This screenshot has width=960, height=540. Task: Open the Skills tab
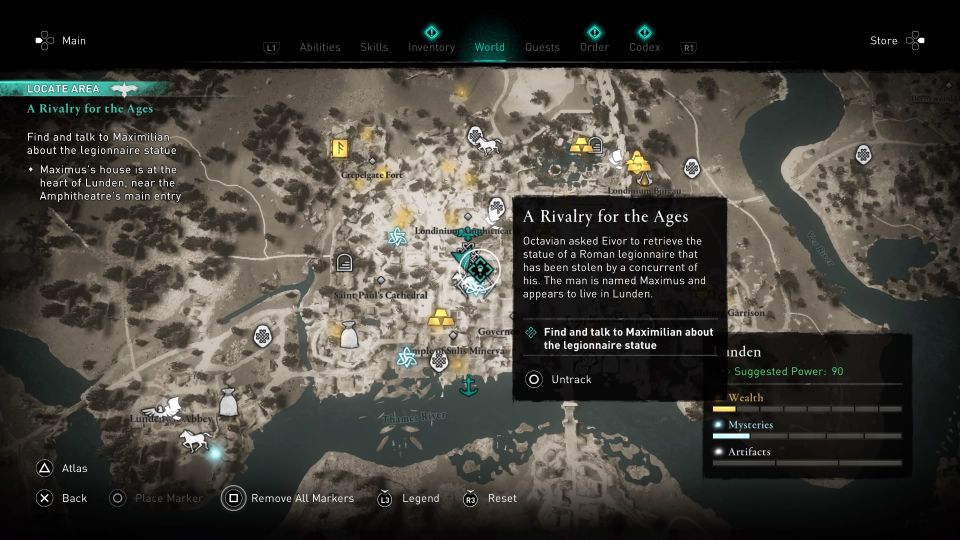(x=374, y=47)
